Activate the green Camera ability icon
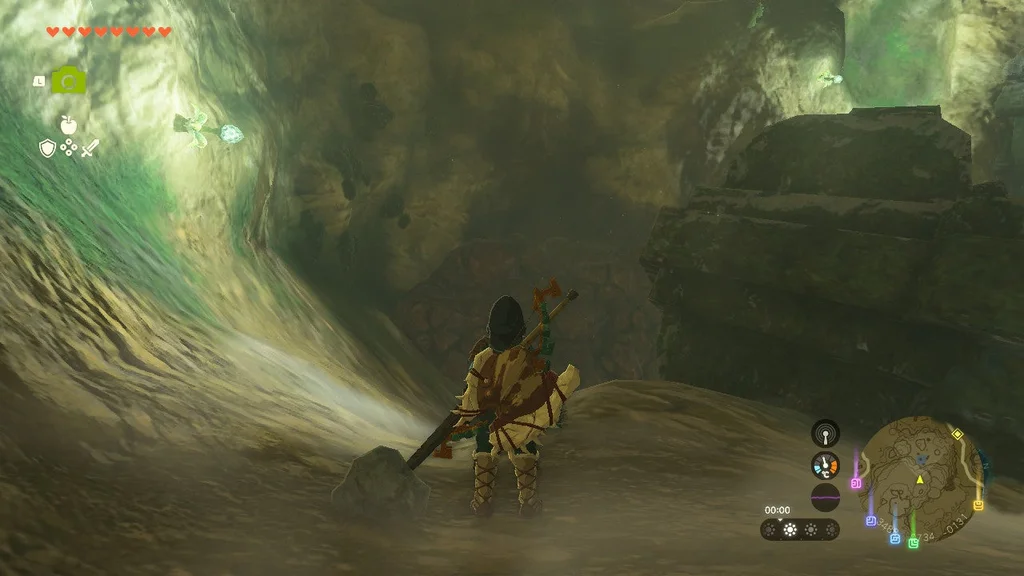 click(x=68, y=80)
